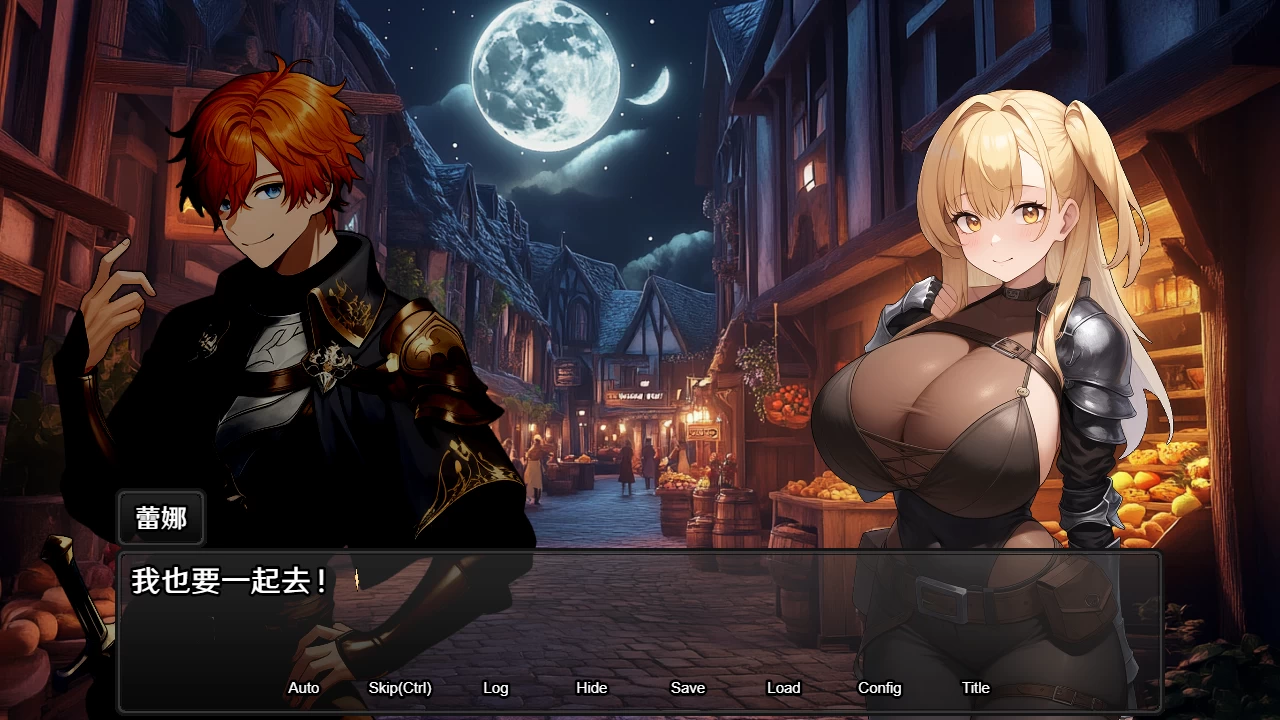Activate Skip(Ctrl) fast-forward mode
Viewport: 1280px width, 720px height.
pos(400,688)
